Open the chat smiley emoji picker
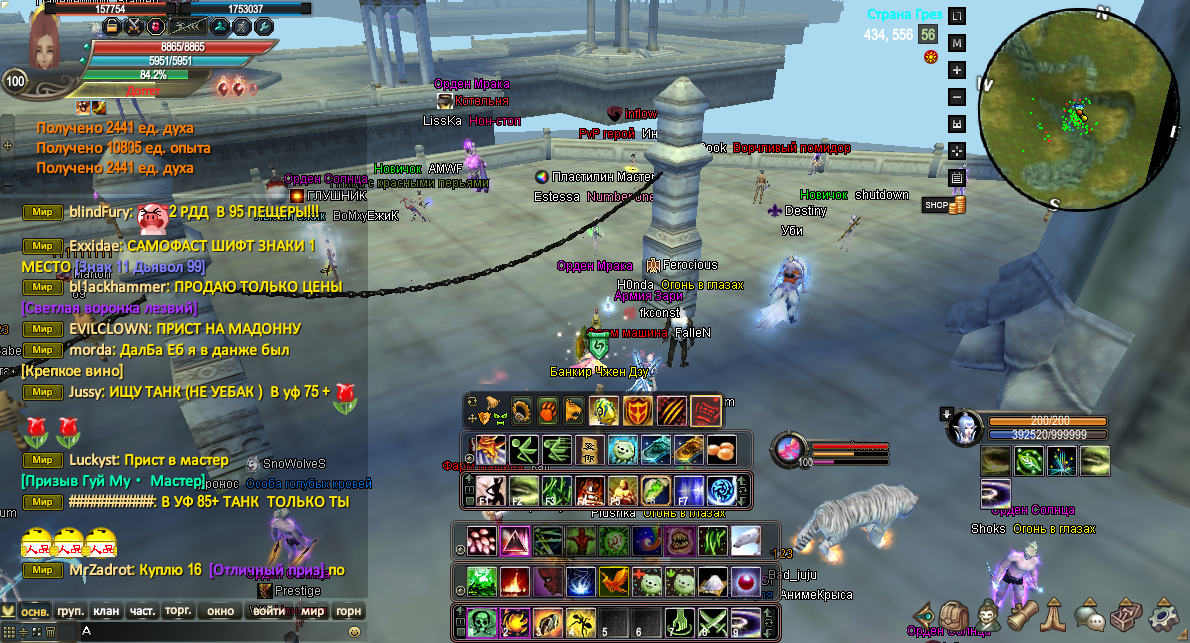This screenshot has height=643, width=1190. (x=354, y=632)
